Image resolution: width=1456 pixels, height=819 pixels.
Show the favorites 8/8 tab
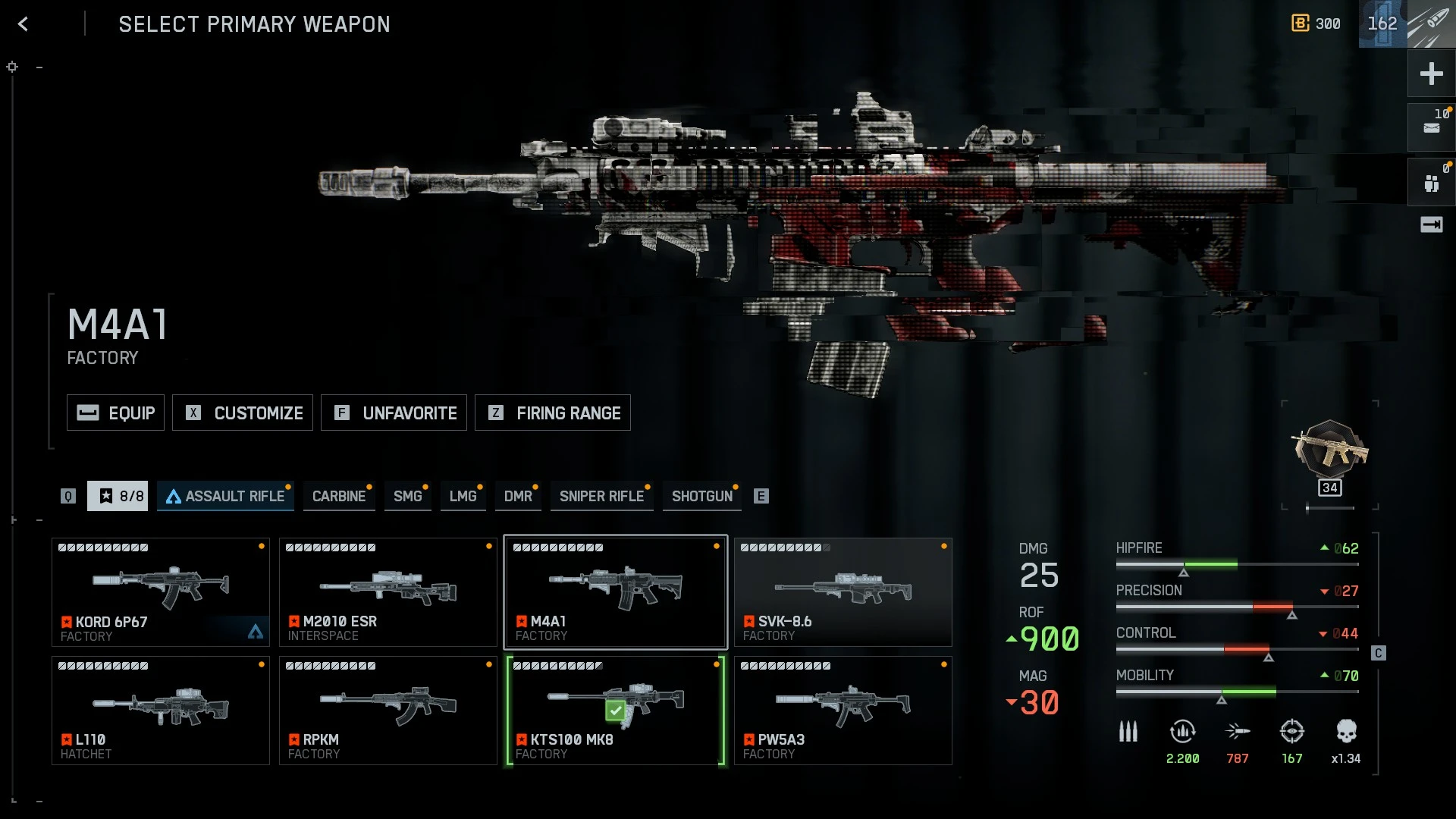tap(118, 496)
